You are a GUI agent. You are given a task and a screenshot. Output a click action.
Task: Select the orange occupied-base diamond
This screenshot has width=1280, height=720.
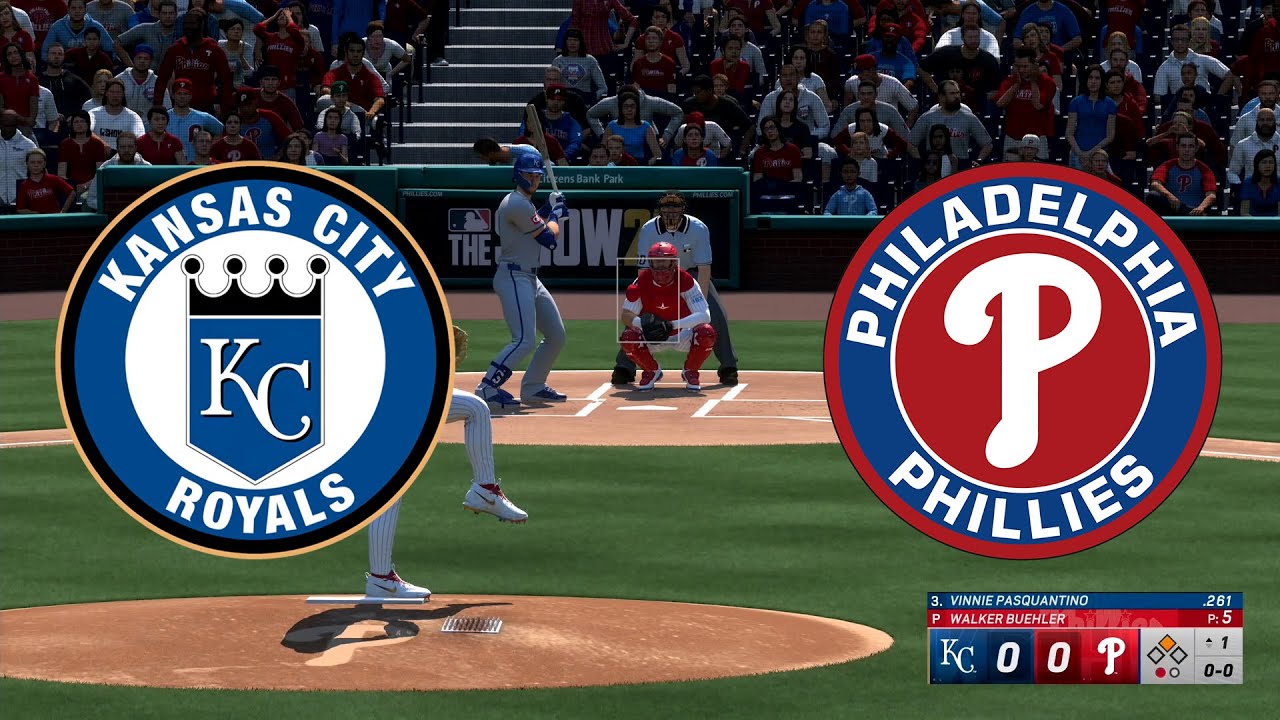pos(1167,642)
